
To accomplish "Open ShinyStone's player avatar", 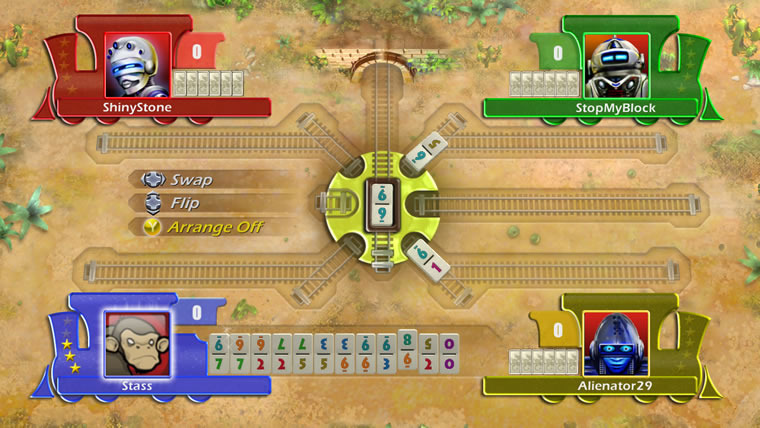I will 136,63.
